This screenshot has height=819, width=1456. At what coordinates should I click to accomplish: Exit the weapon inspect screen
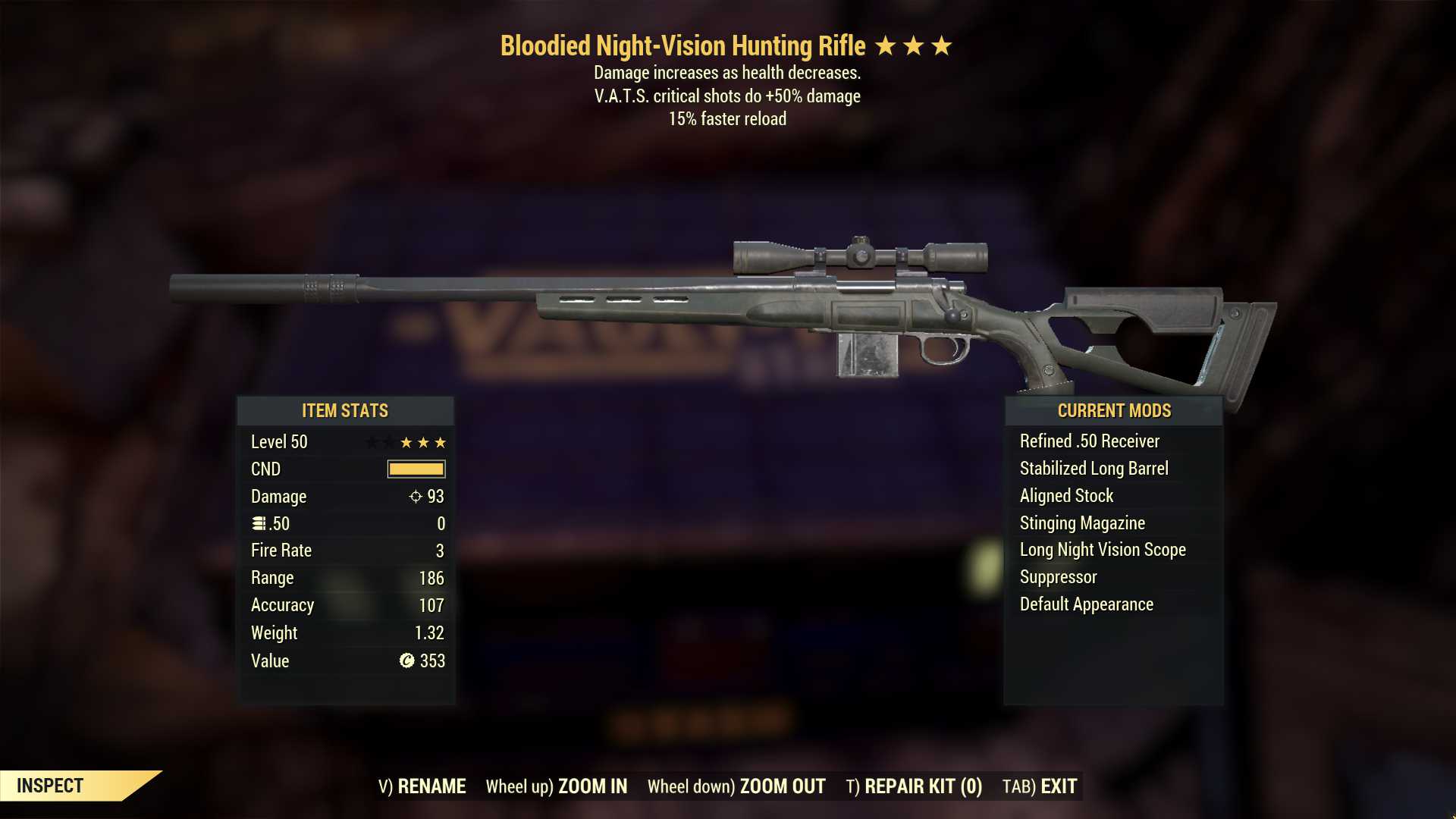tap(1040, 786)
